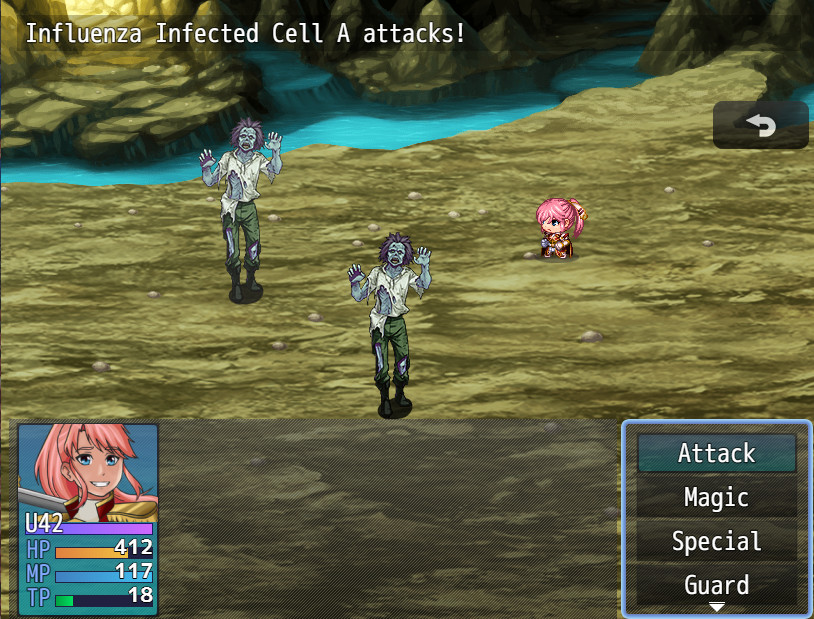814x619 pixels.
Task: Select the U42 character status panel
Action: point(88,519)
